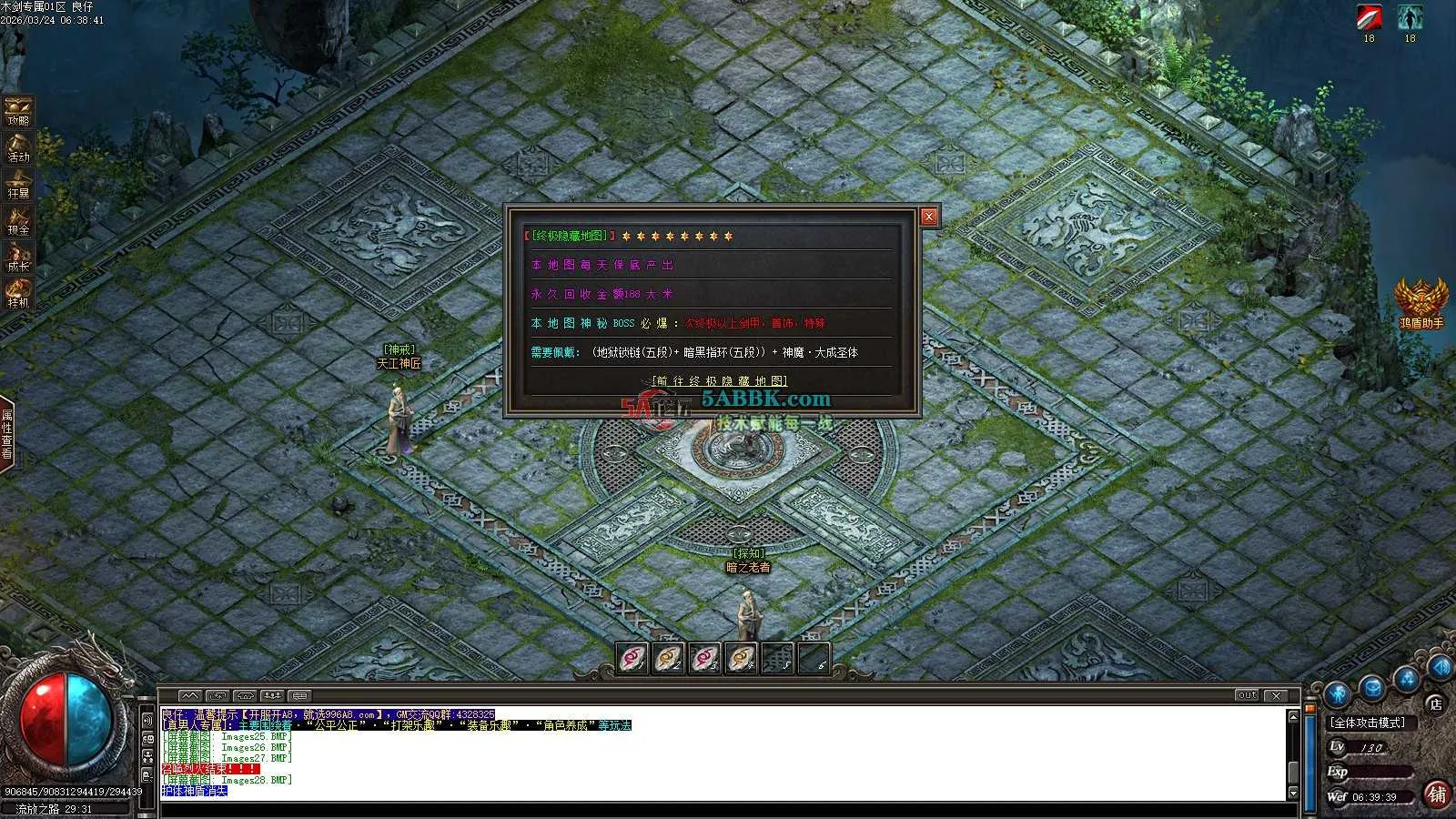Open the character figure orb button
Image resolution: width=1456 pixels, height=819 pixels.
click(1337, 696)
